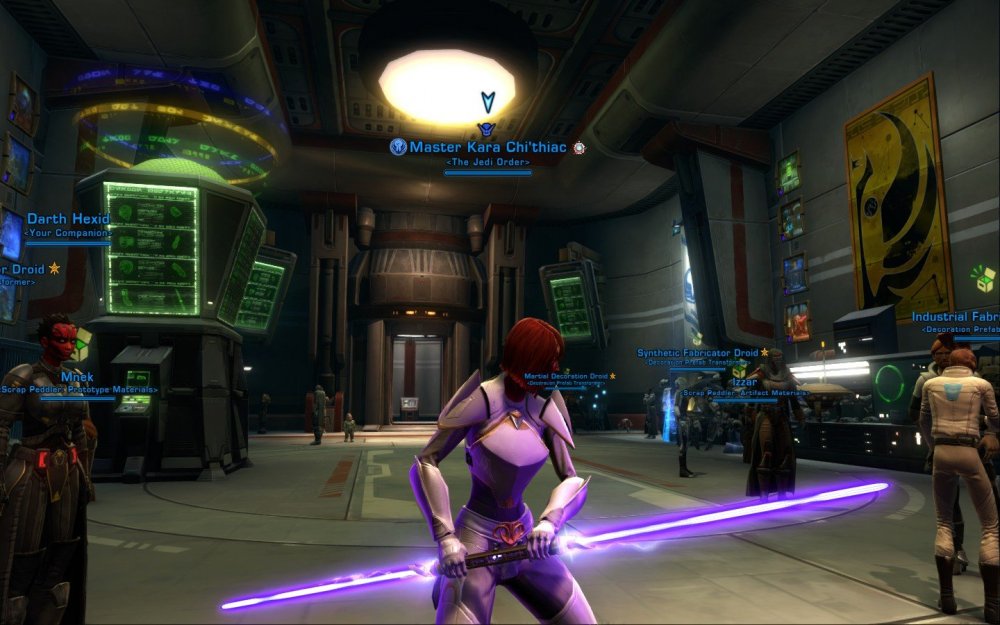The image size is (1000, 625).
Task: Choose the Synthetic Fabricator Droid nameplate
Action: point(698,353)
